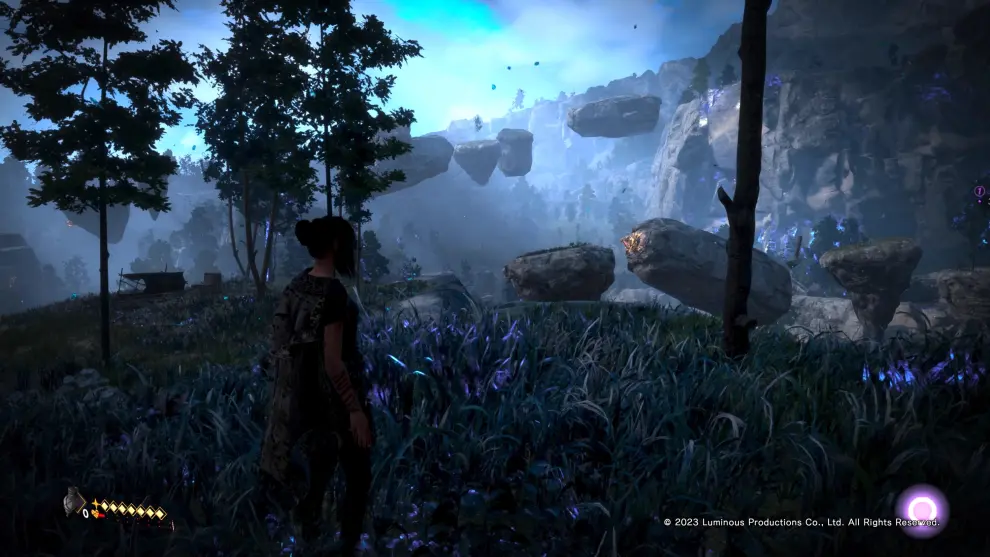Select the purple exclamation objective marker
Image resolution: width=990 pixels, height=557 pixels.
click(979, 191)
